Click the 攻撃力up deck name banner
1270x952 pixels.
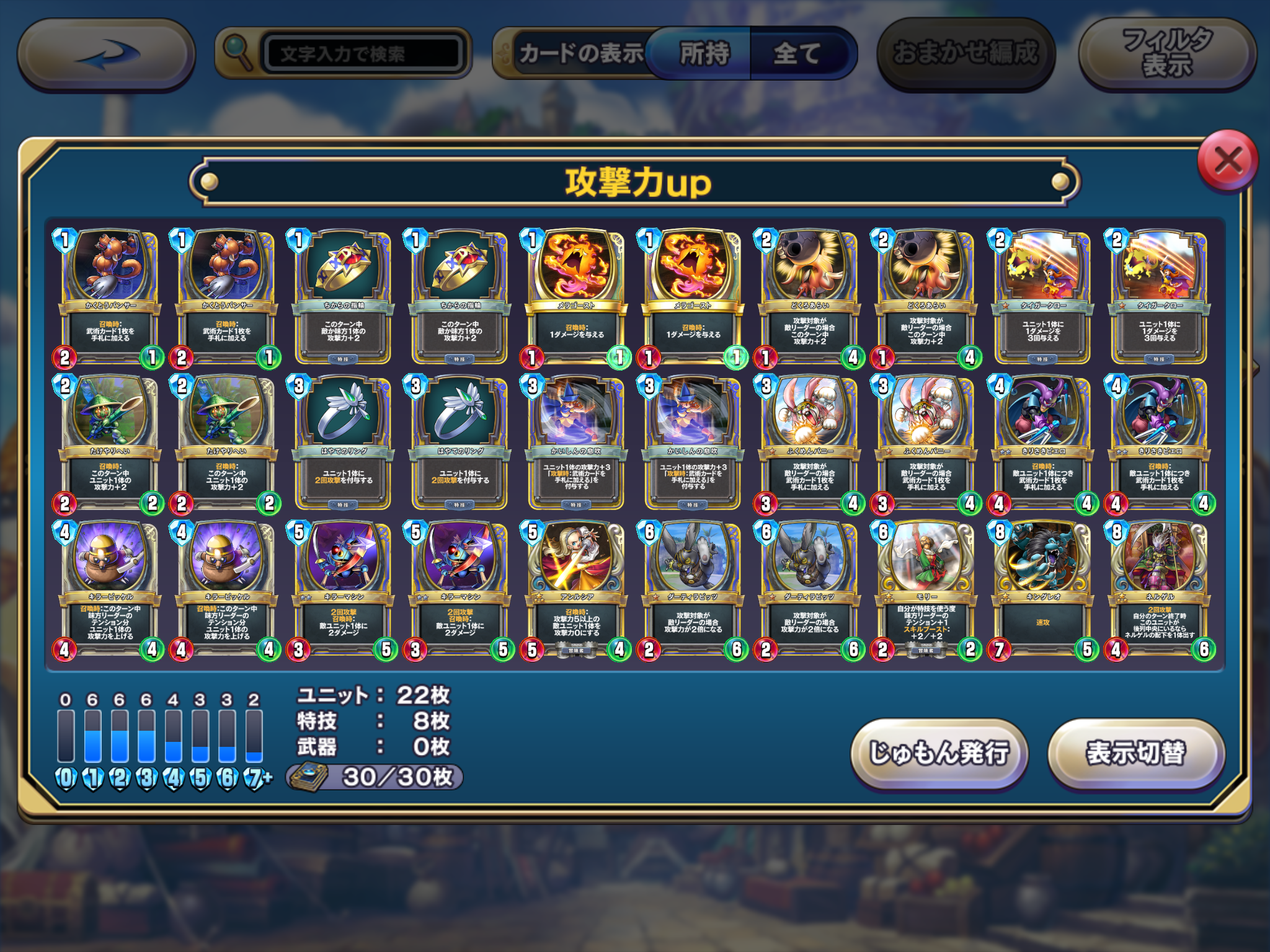point(635,182)
